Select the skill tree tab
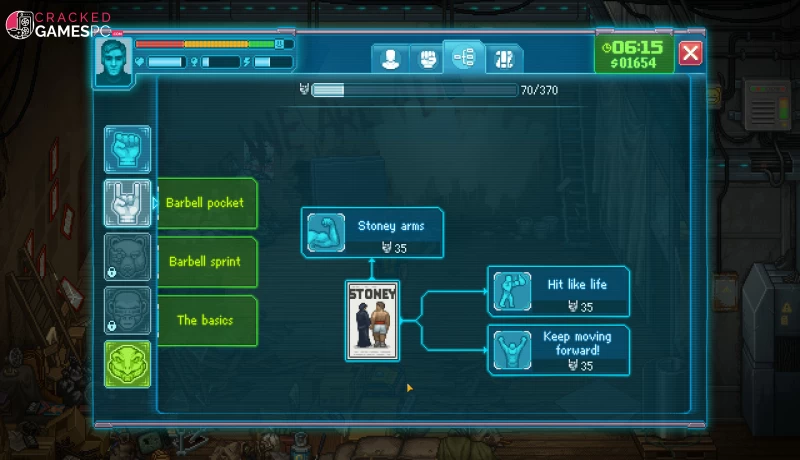 click(x=464, y=58)
